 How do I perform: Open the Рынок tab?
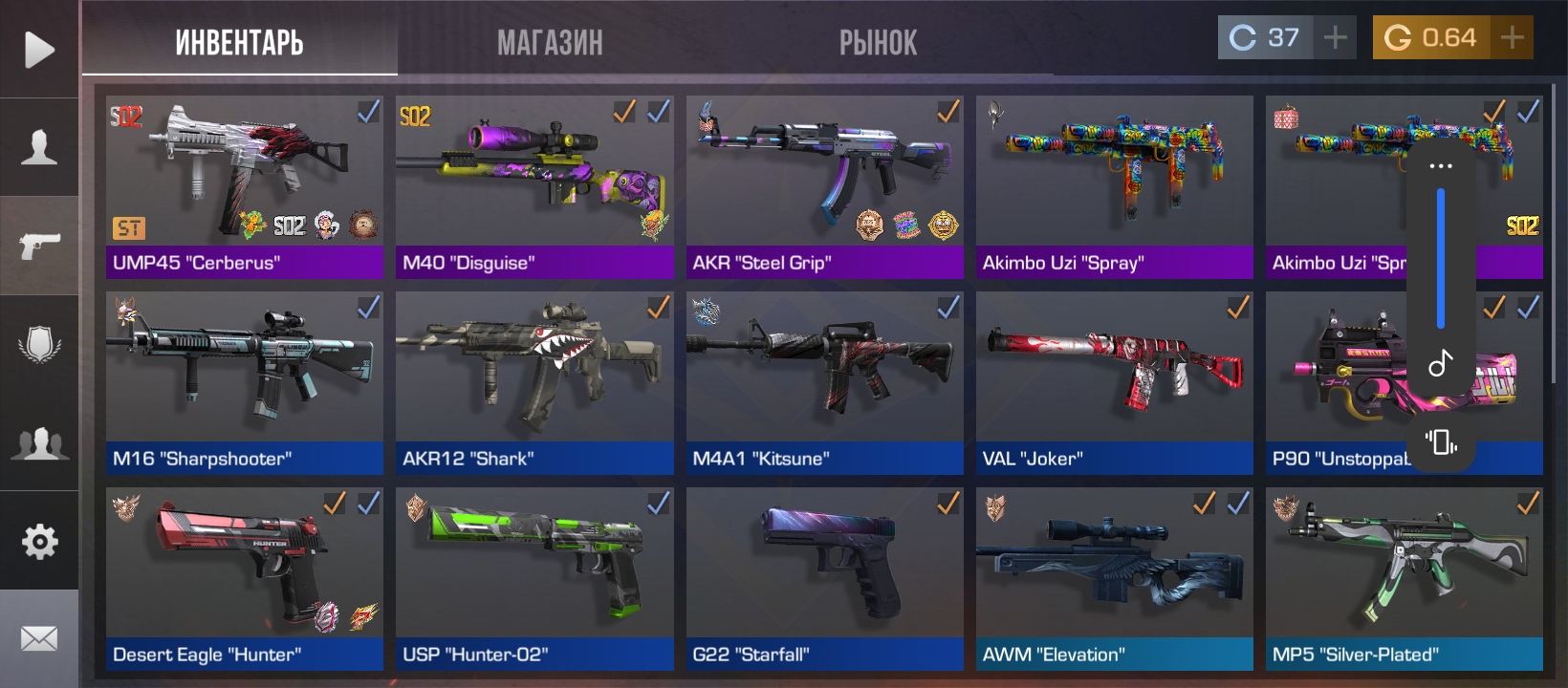click(x=878, y=42)
